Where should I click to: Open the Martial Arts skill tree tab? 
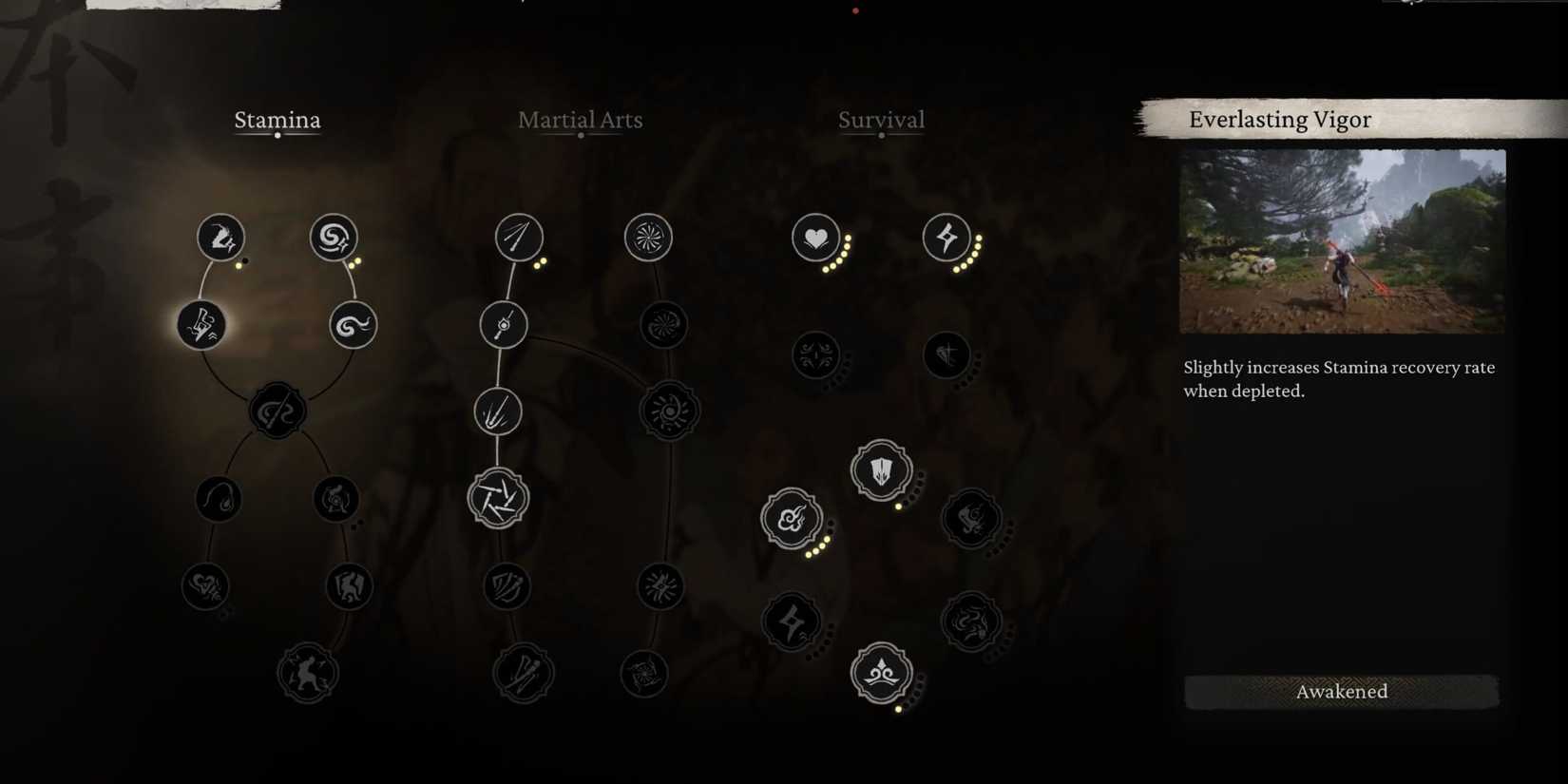pyautogui.click(x=580, y=120)
